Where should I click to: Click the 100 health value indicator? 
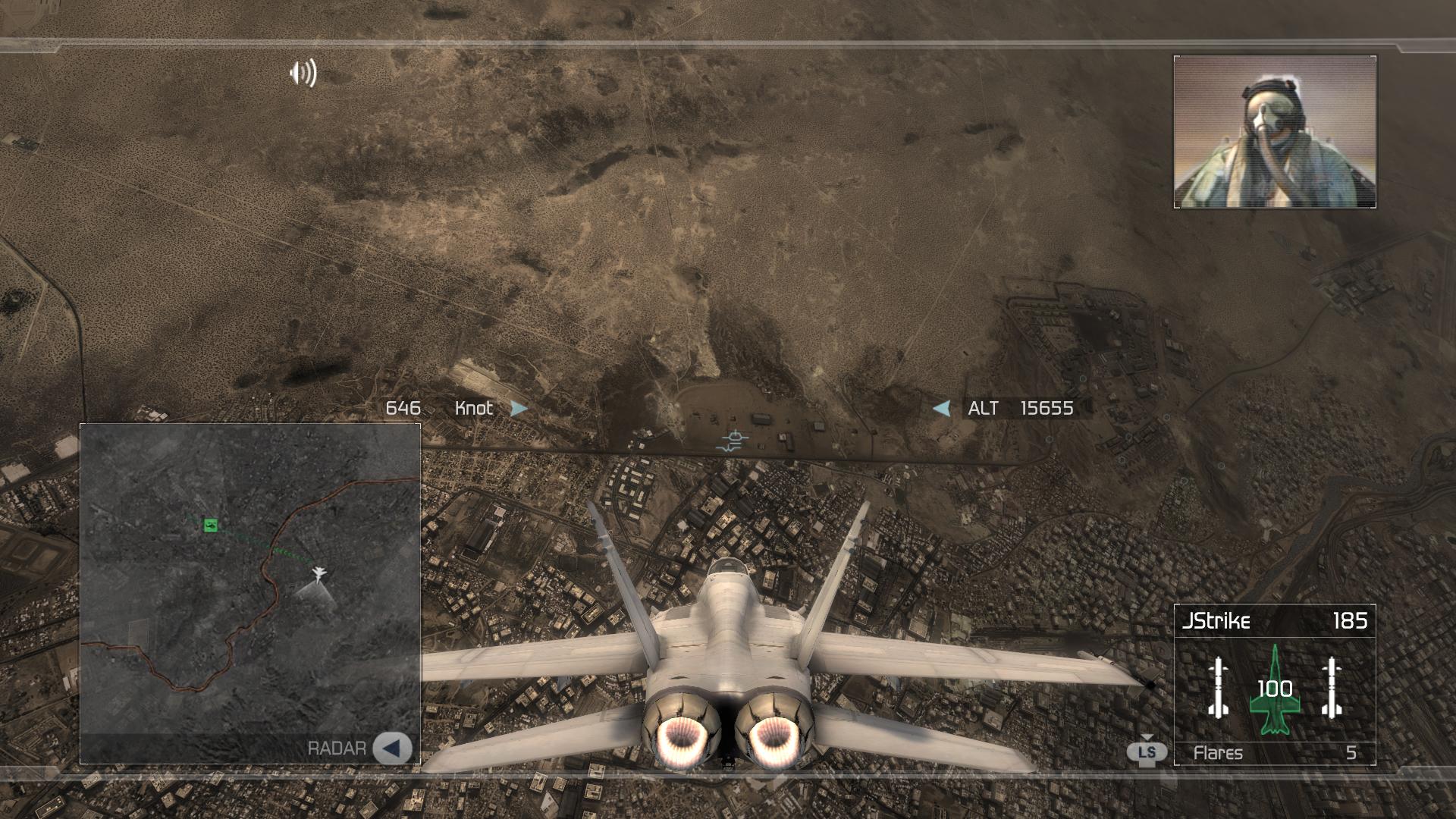[x=1276, y=690]
